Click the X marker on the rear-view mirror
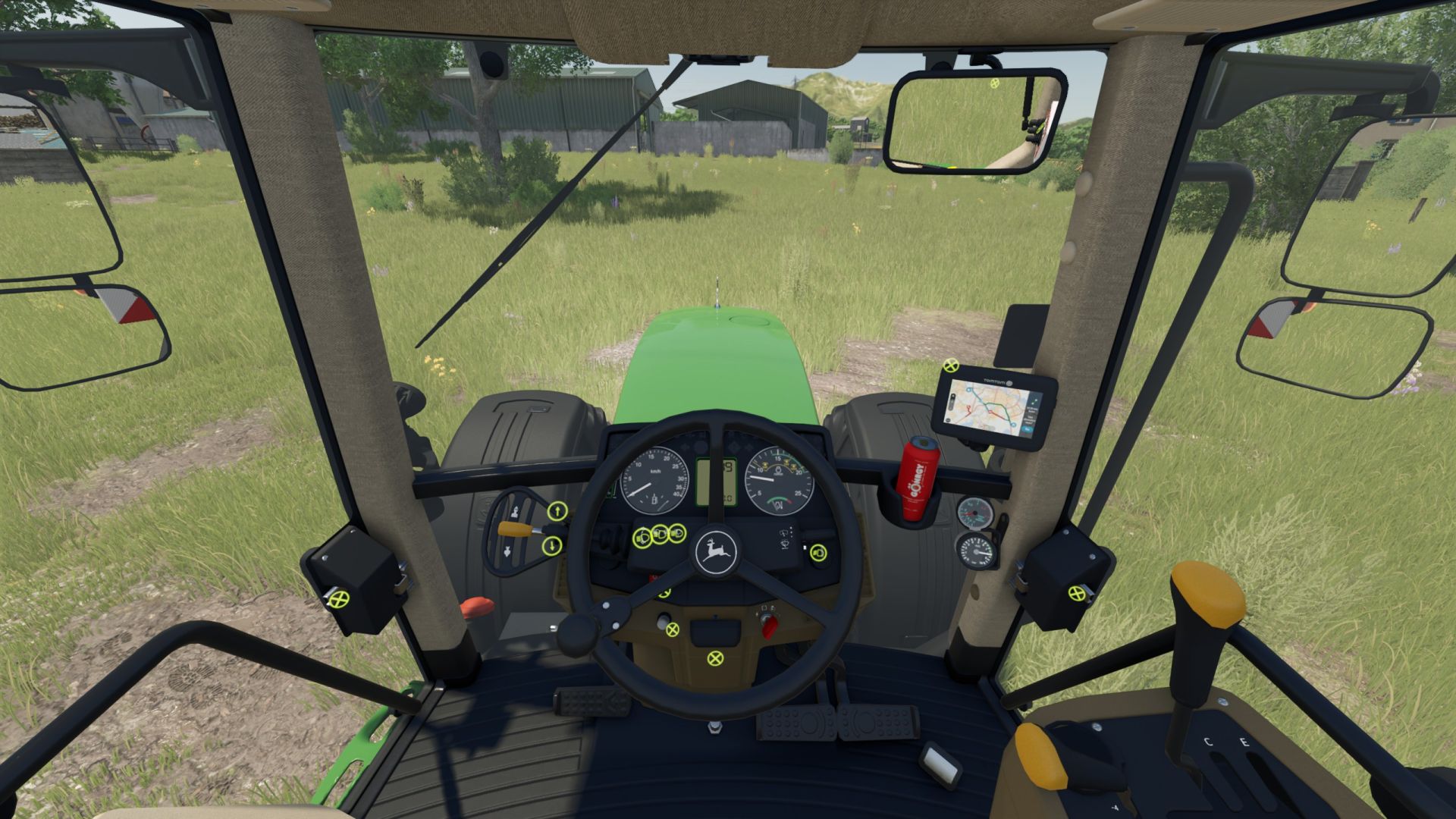Screen dimensions: 1456x819 point(995,83)
